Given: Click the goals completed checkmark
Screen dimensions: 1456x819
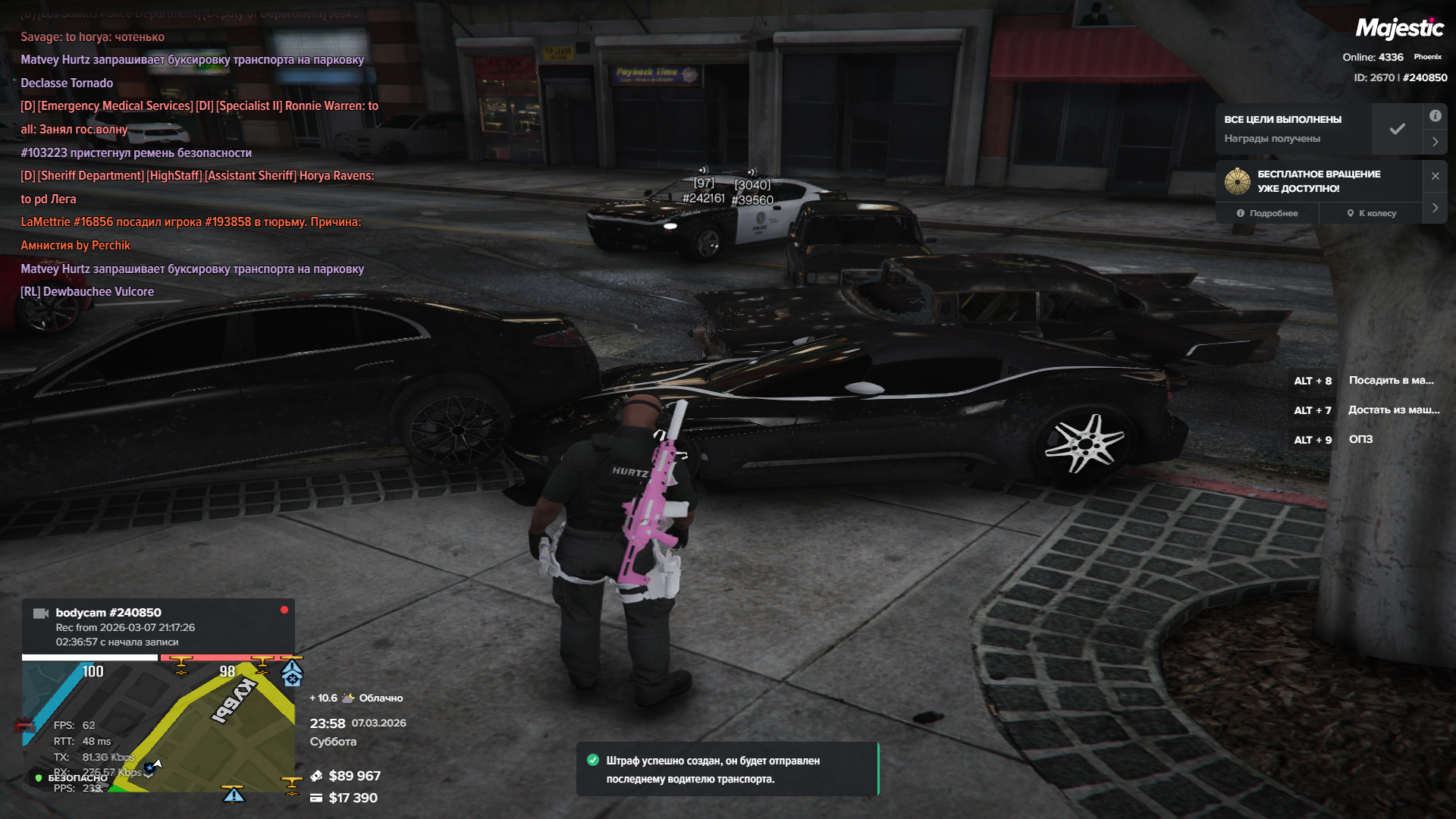Looking at the screenshot, I should click(1397, 129).
